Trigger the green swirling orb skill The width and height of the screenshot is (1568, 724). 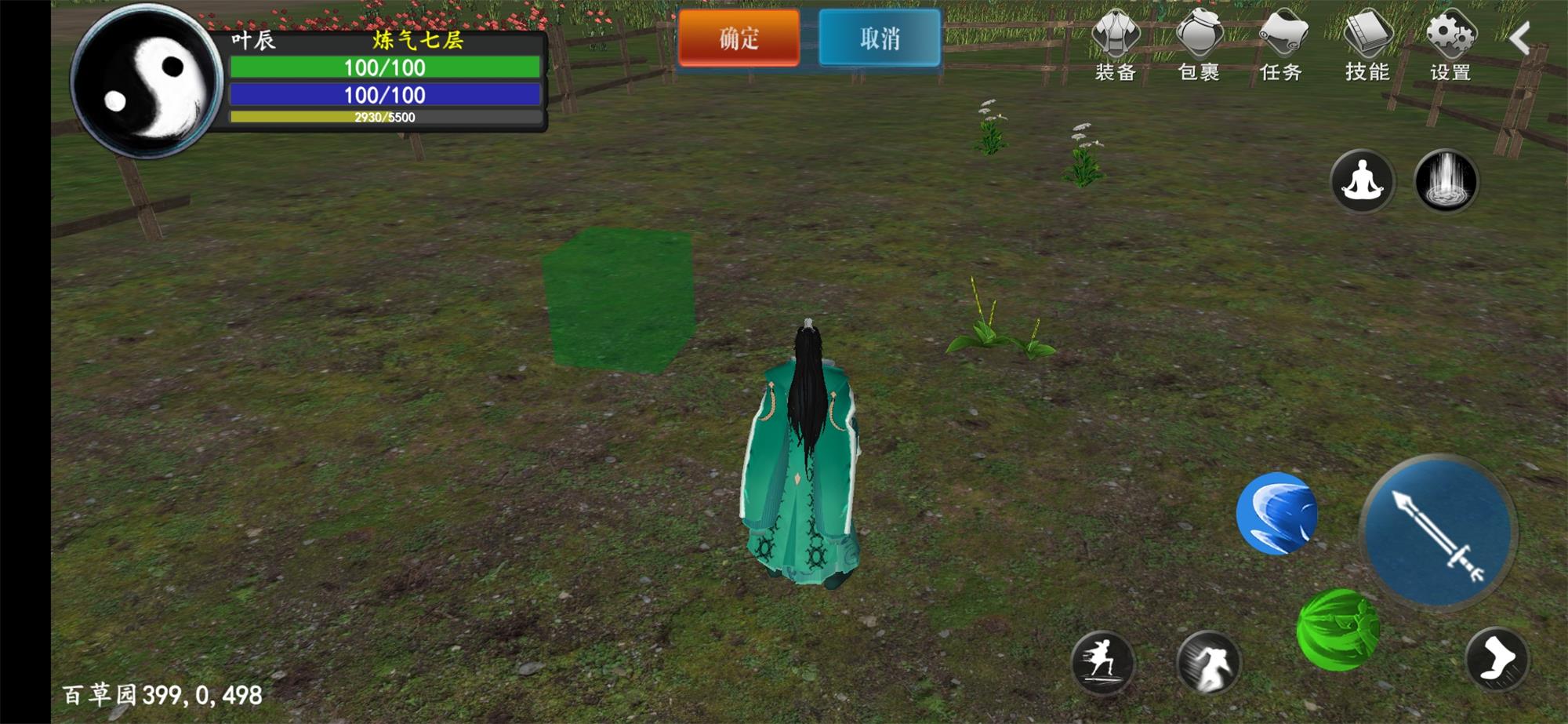[x=1338, y=630]
